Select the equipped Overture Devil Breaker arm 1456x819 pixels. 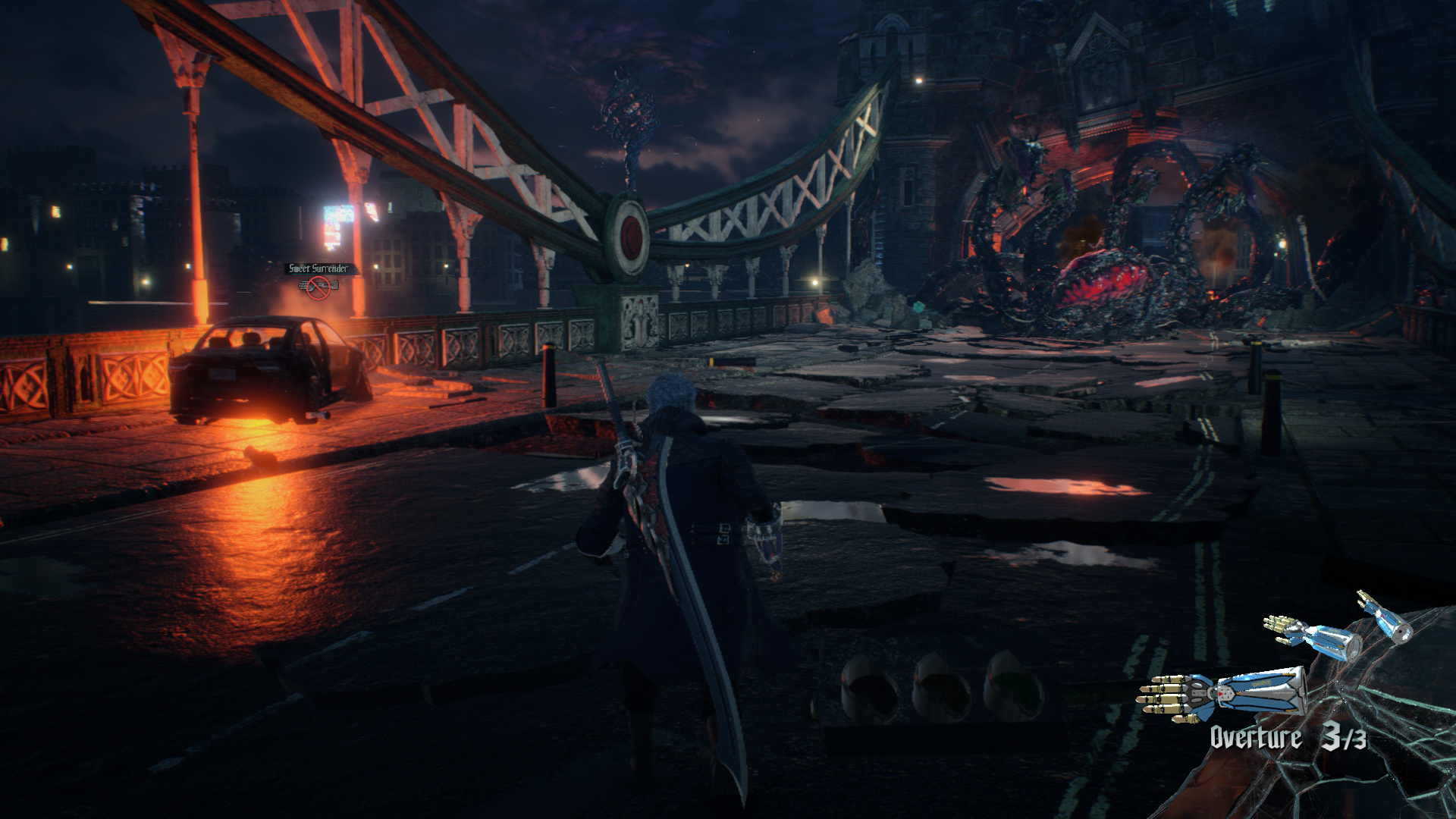[1221, 692]
